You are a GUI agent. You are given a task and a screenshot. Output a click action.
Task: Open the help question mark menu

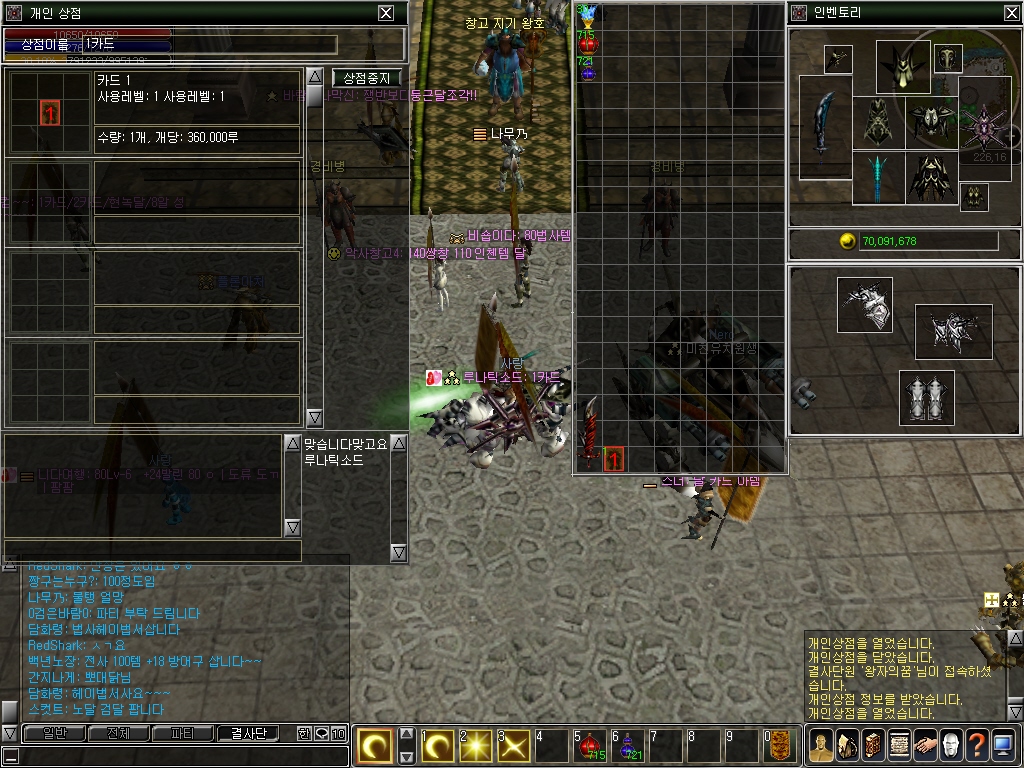(976, 745)
